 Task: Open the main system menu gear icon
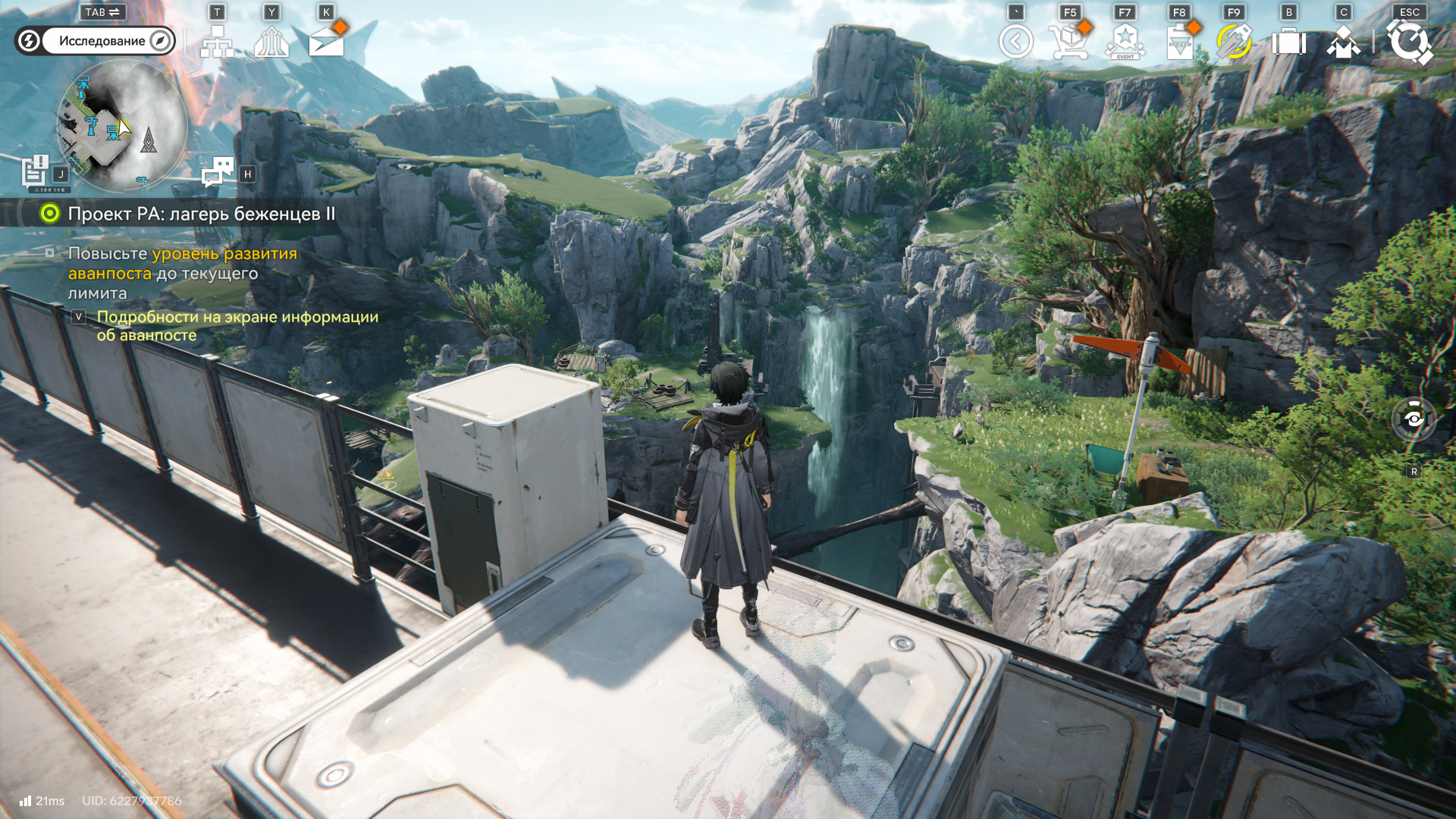click(x=1409, y=42)
